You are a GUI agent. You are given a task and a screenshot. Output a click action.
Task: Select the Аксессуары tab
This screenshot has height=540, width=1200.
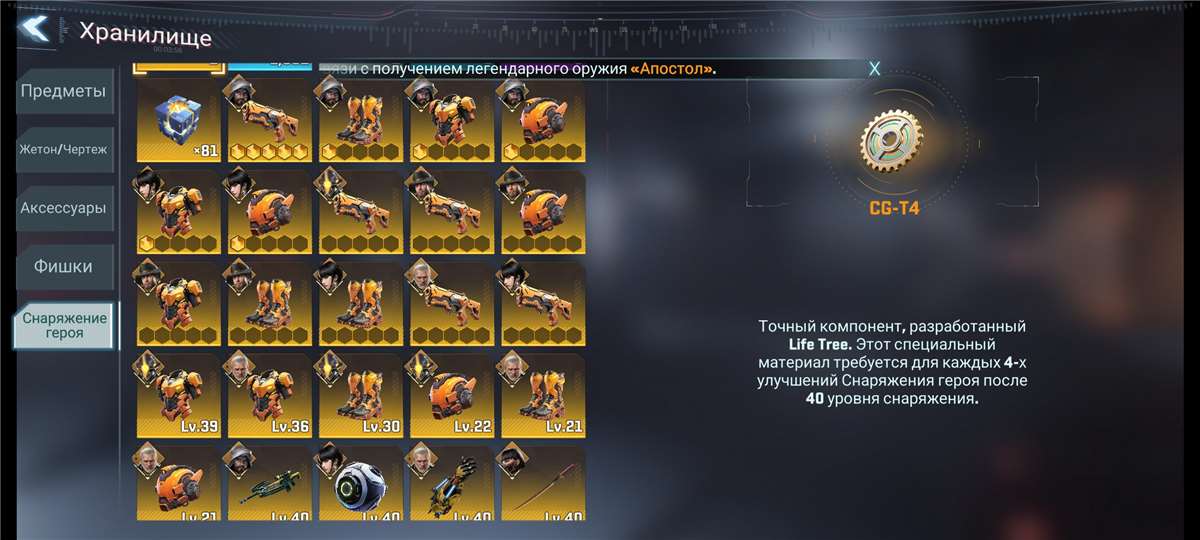[63, 209]
